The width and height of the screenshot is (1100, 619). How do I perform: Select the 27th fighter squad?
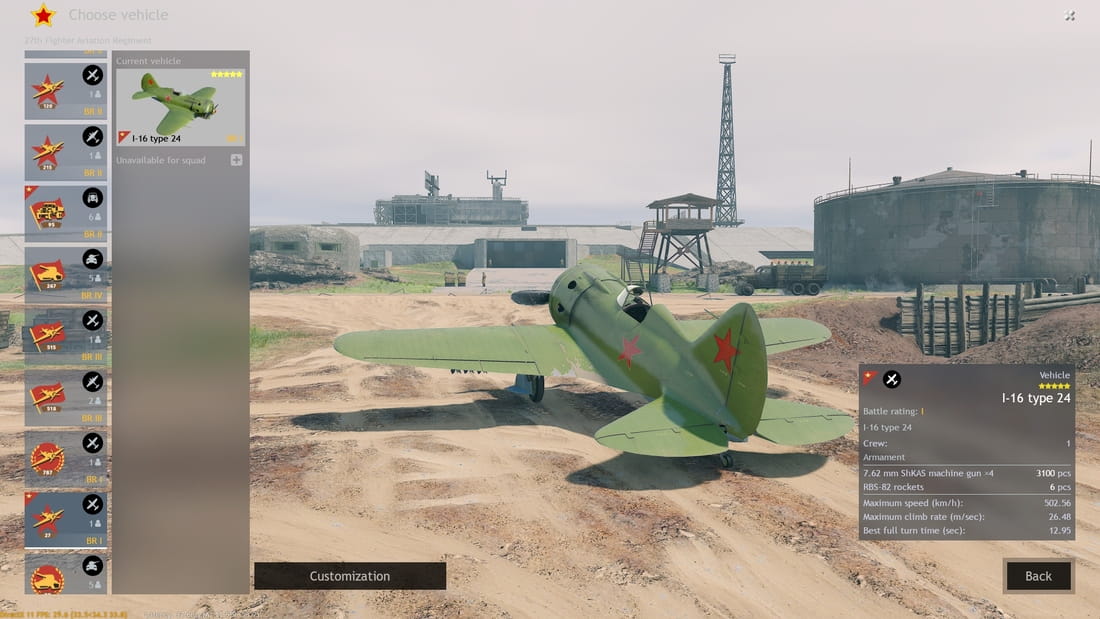pos(66,520)
